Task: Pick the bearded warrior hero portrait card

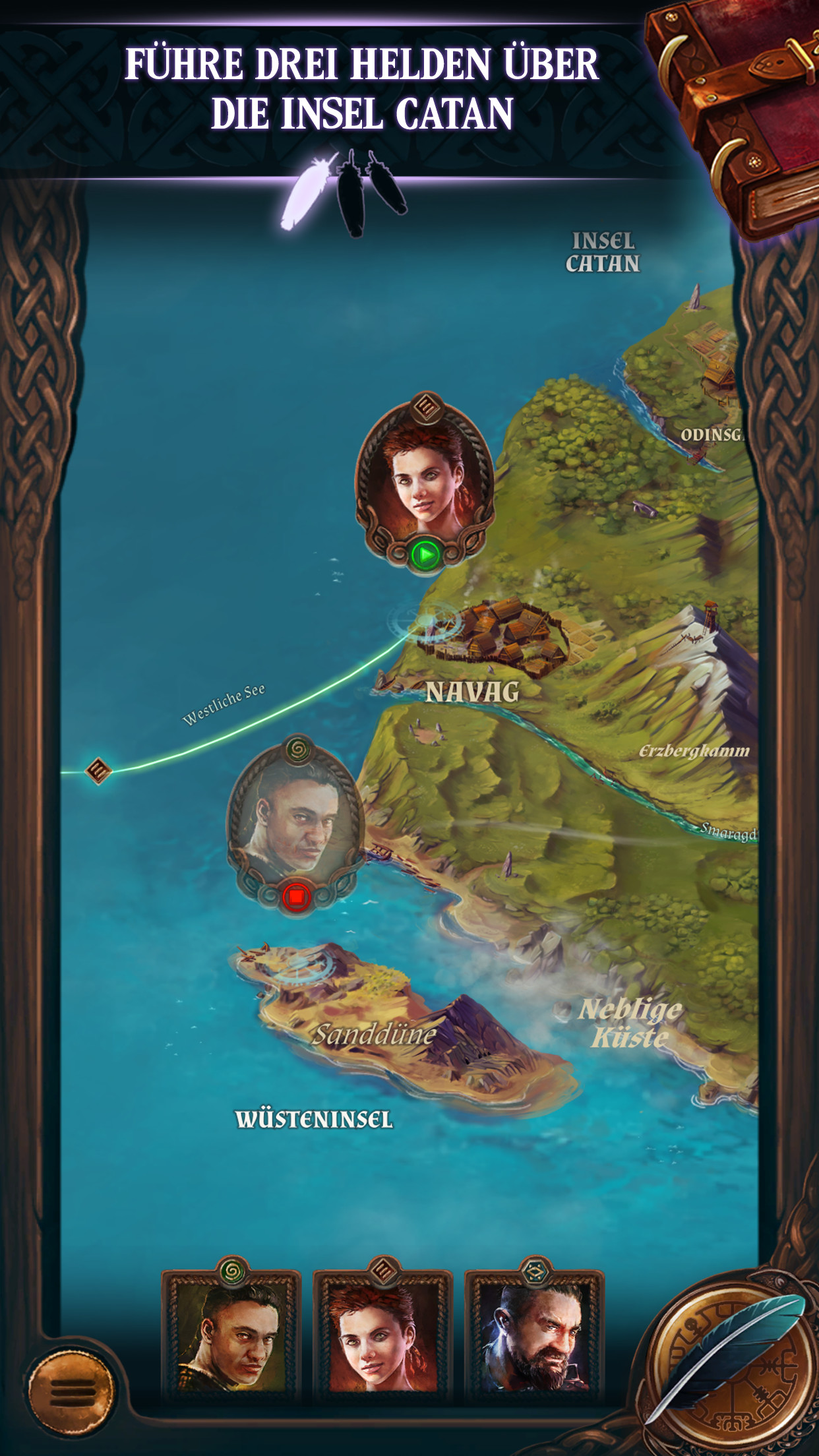Action: pos(535,1333)
